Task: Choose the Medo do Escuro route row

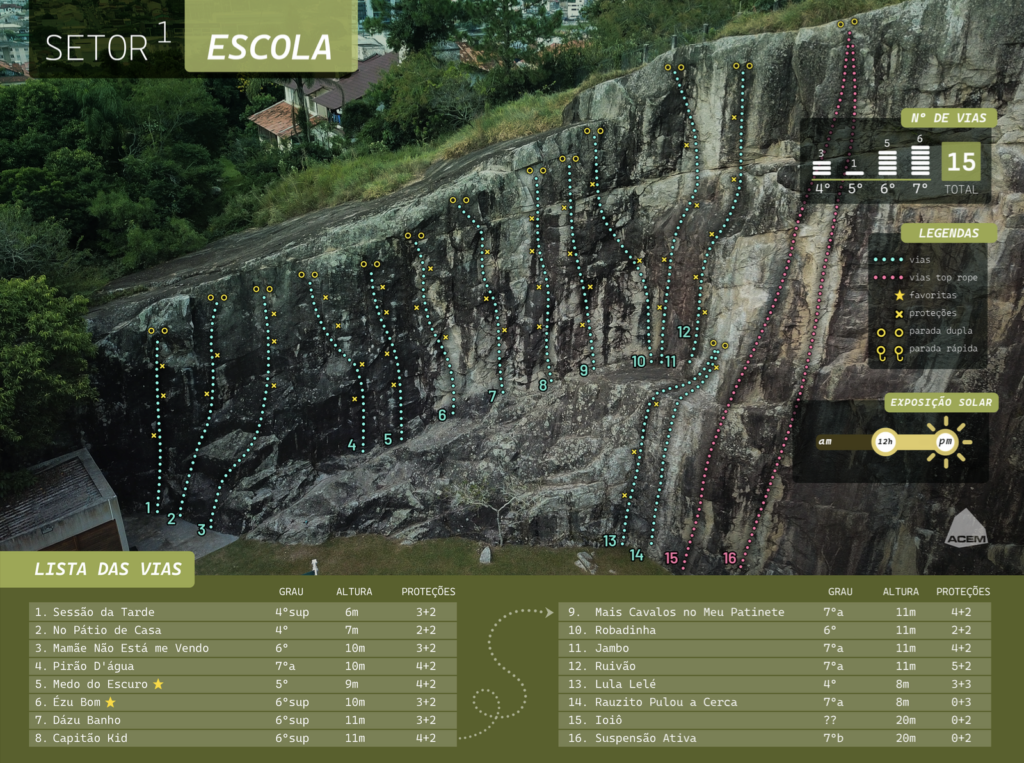Action: [243, 684]
